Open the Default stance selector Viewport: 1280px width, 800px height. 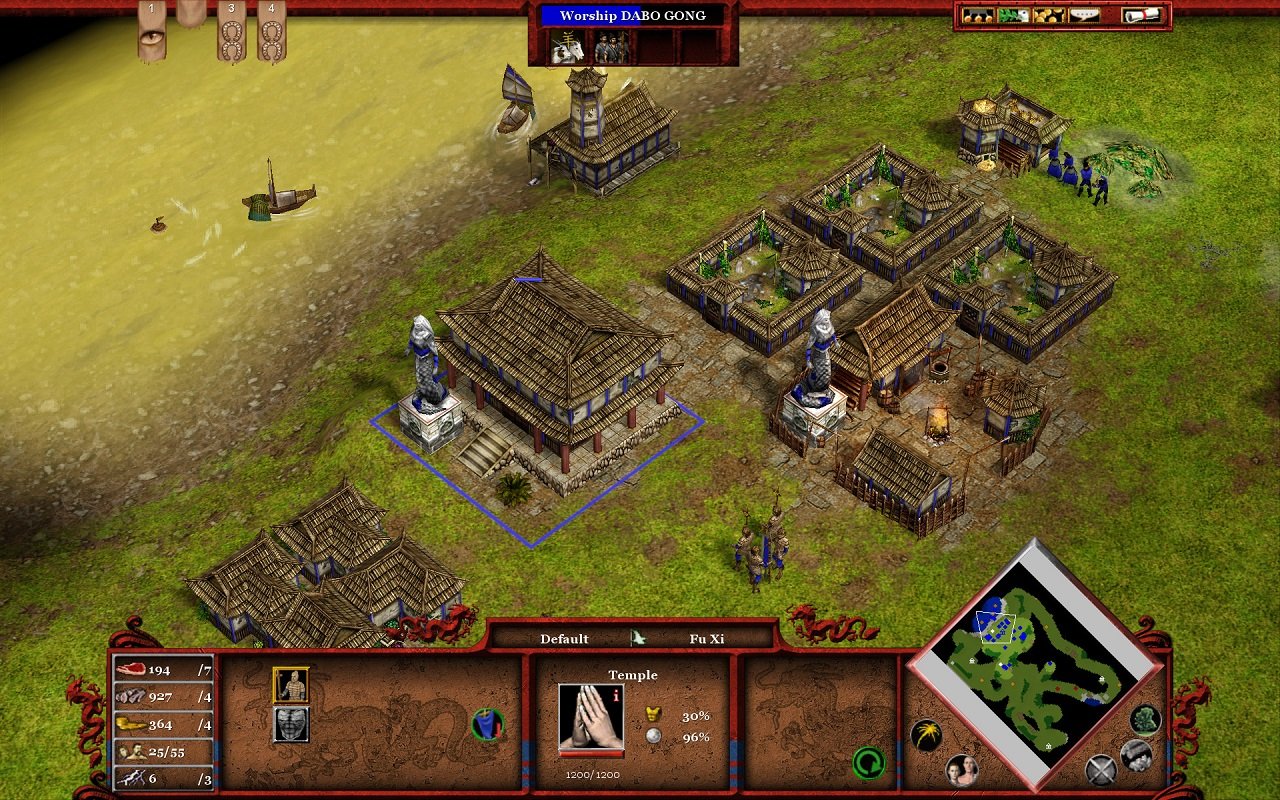click(x=565, y=639)
